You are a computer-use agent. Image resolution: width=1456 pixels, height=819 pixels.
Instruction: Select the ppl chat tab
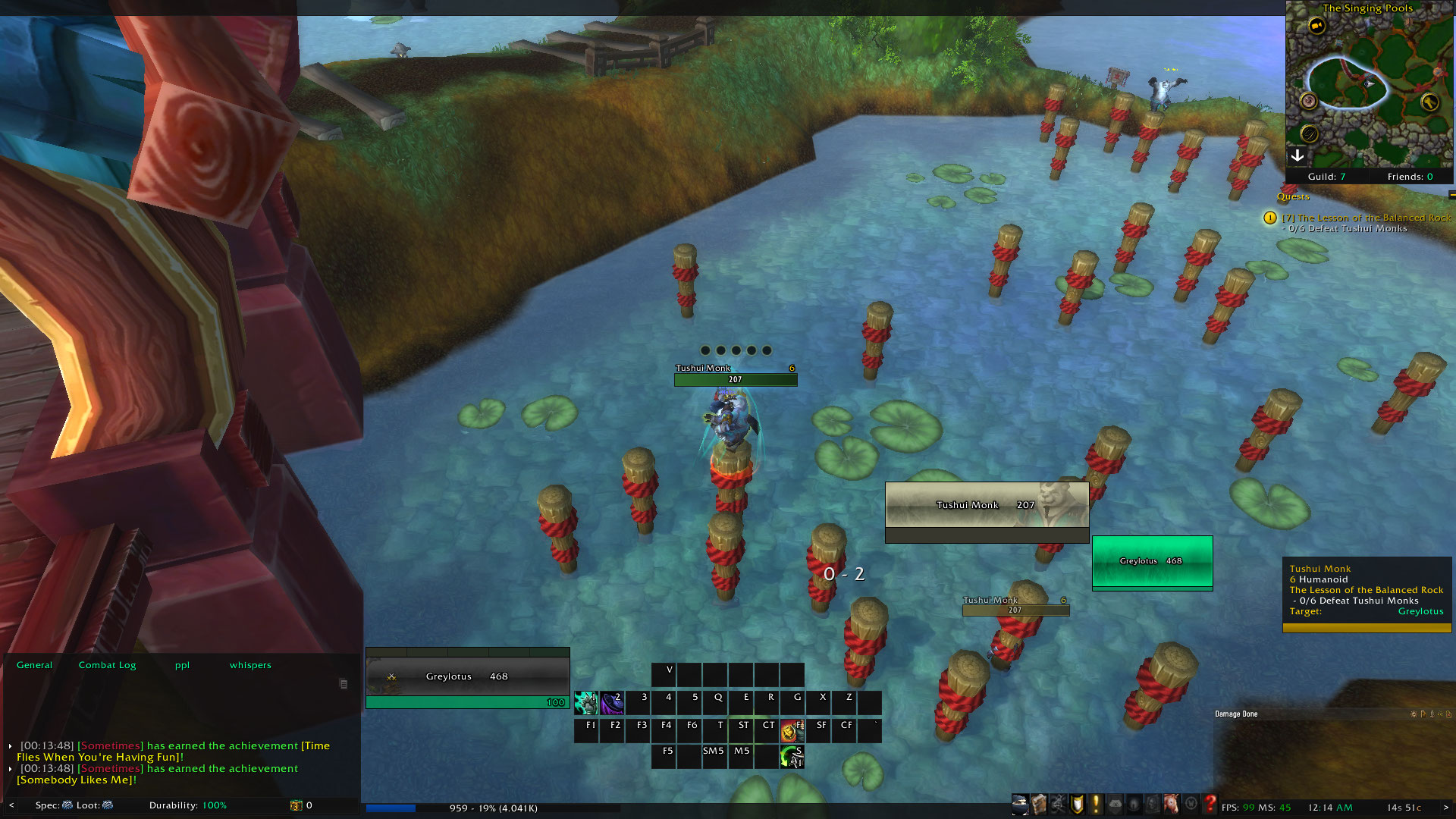point(183,665)
